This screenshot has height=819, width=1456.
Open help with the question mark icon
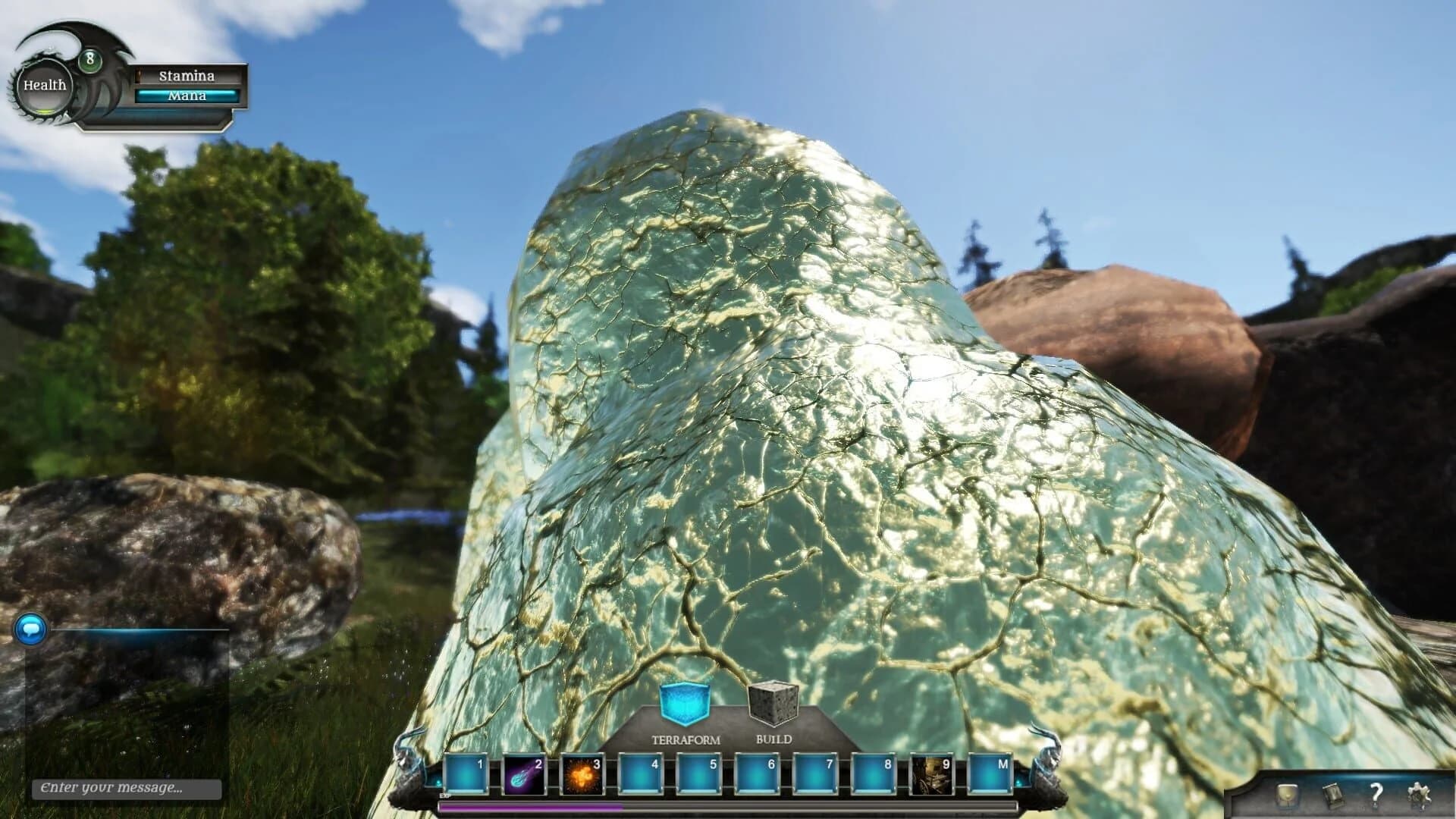coord(1376,795)
